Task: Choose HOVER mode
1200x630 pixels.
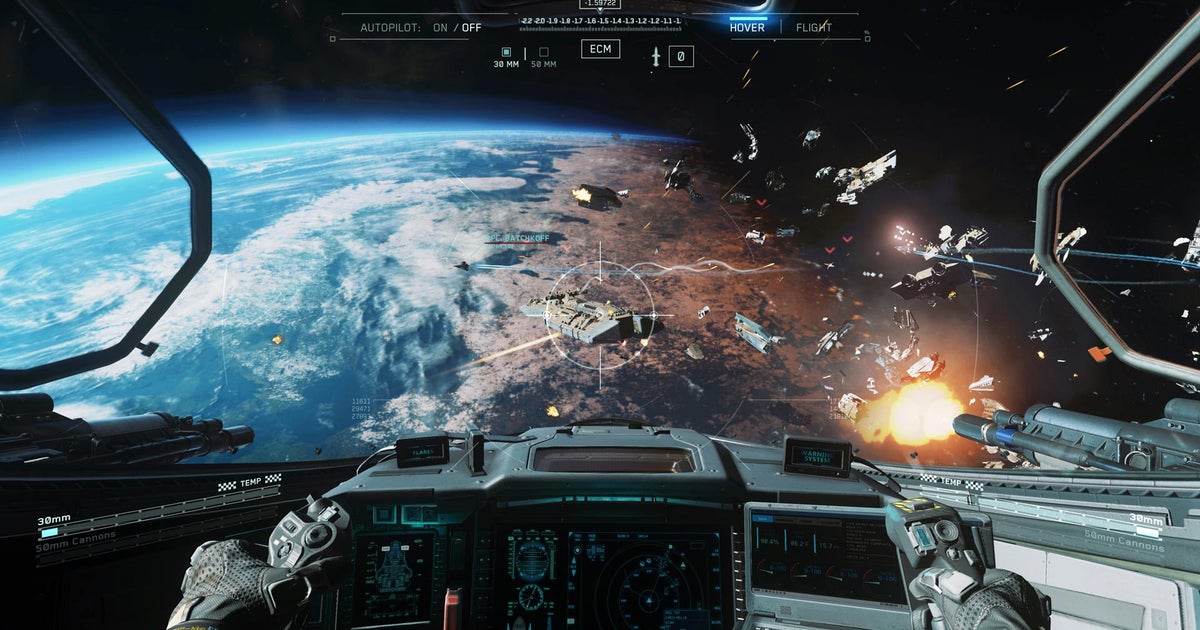Action: click(747, 28)
